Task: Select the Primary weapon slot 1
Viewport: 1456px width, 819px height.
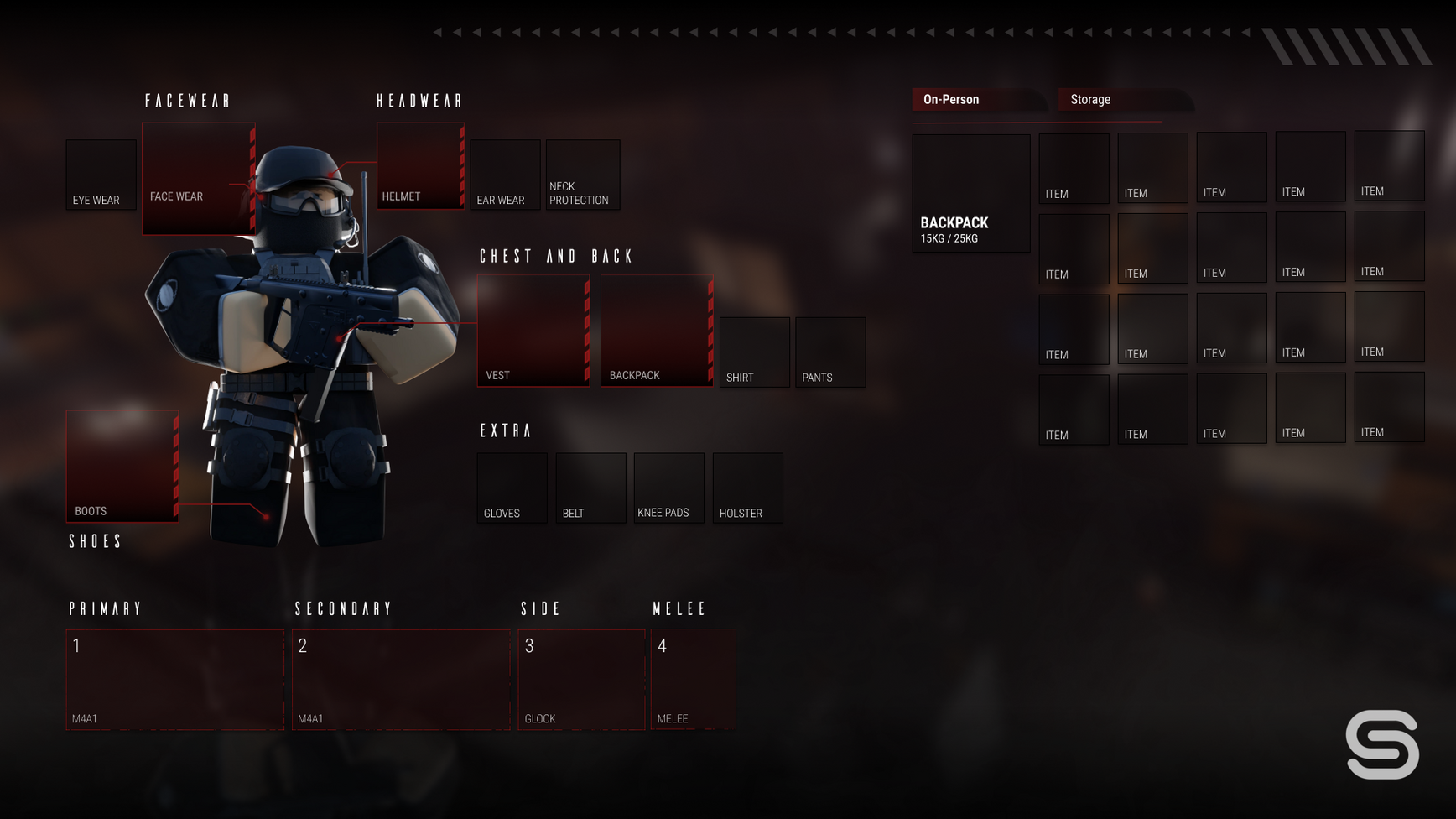Action: point(175,680)
